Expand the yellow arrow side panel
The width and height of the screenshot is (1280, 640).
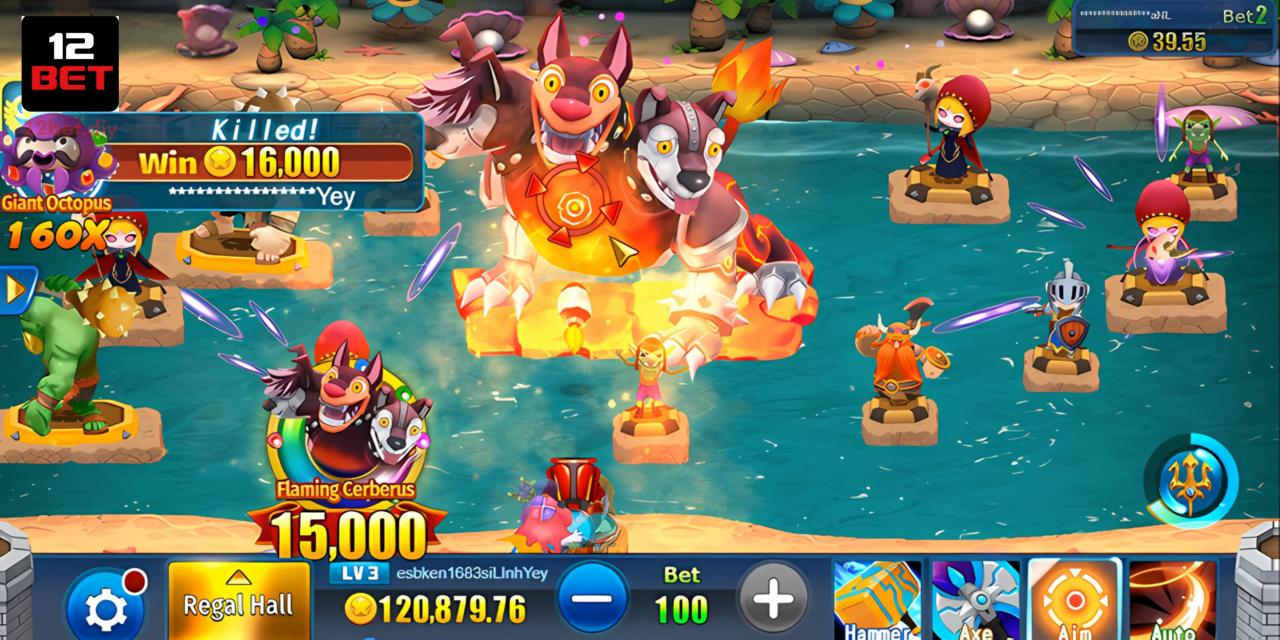coord(15,290)
